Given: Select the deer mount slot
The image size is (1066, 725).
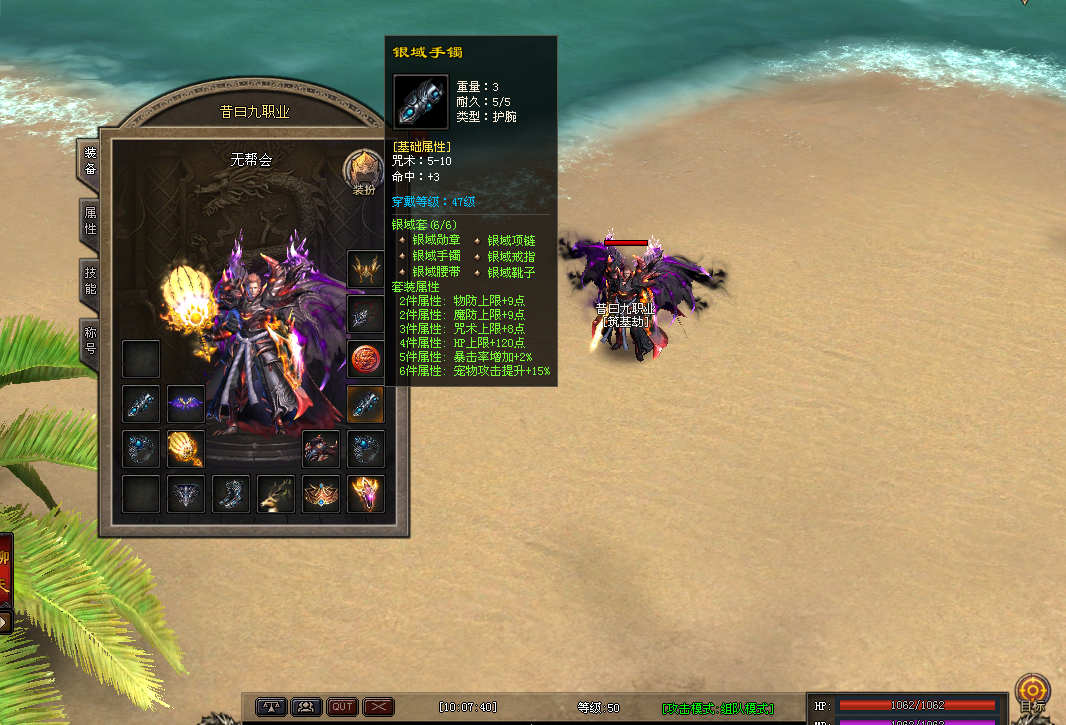Looking at the screenshot, I should [276, 494].
